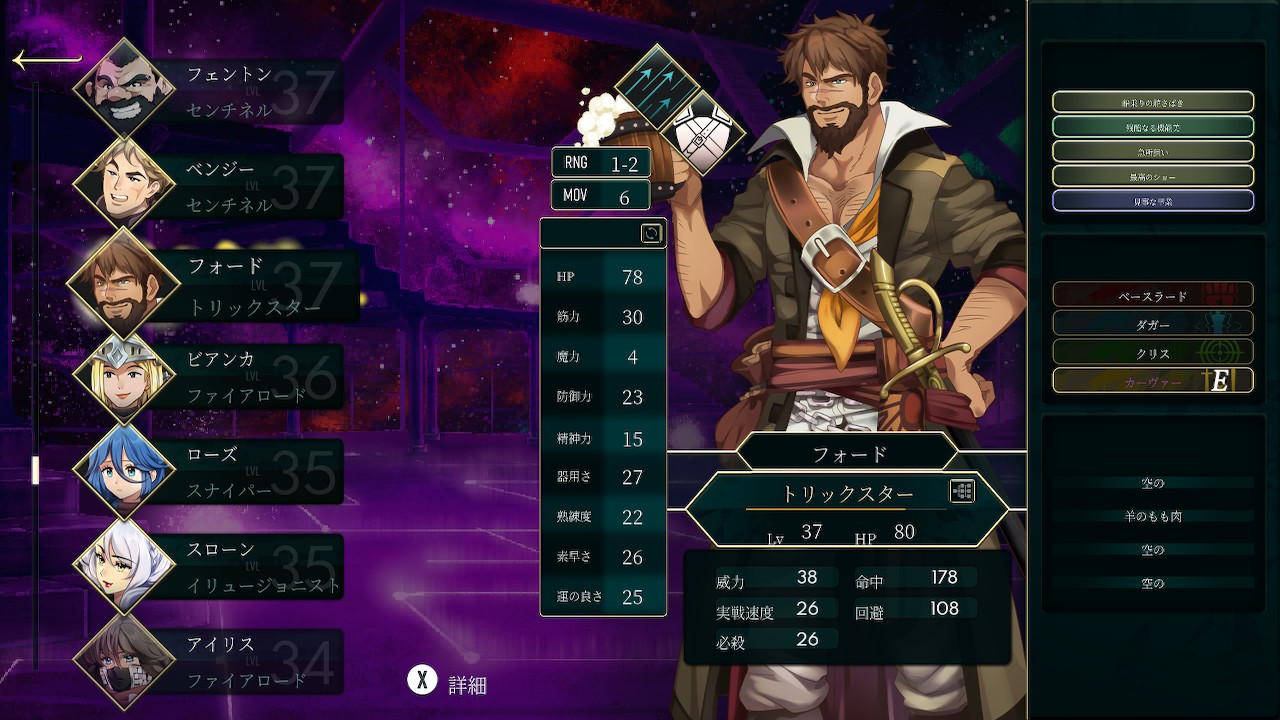Pick the クリス weapon
This screenshot has width=1280, height=720.
[x=1152, y=352]
